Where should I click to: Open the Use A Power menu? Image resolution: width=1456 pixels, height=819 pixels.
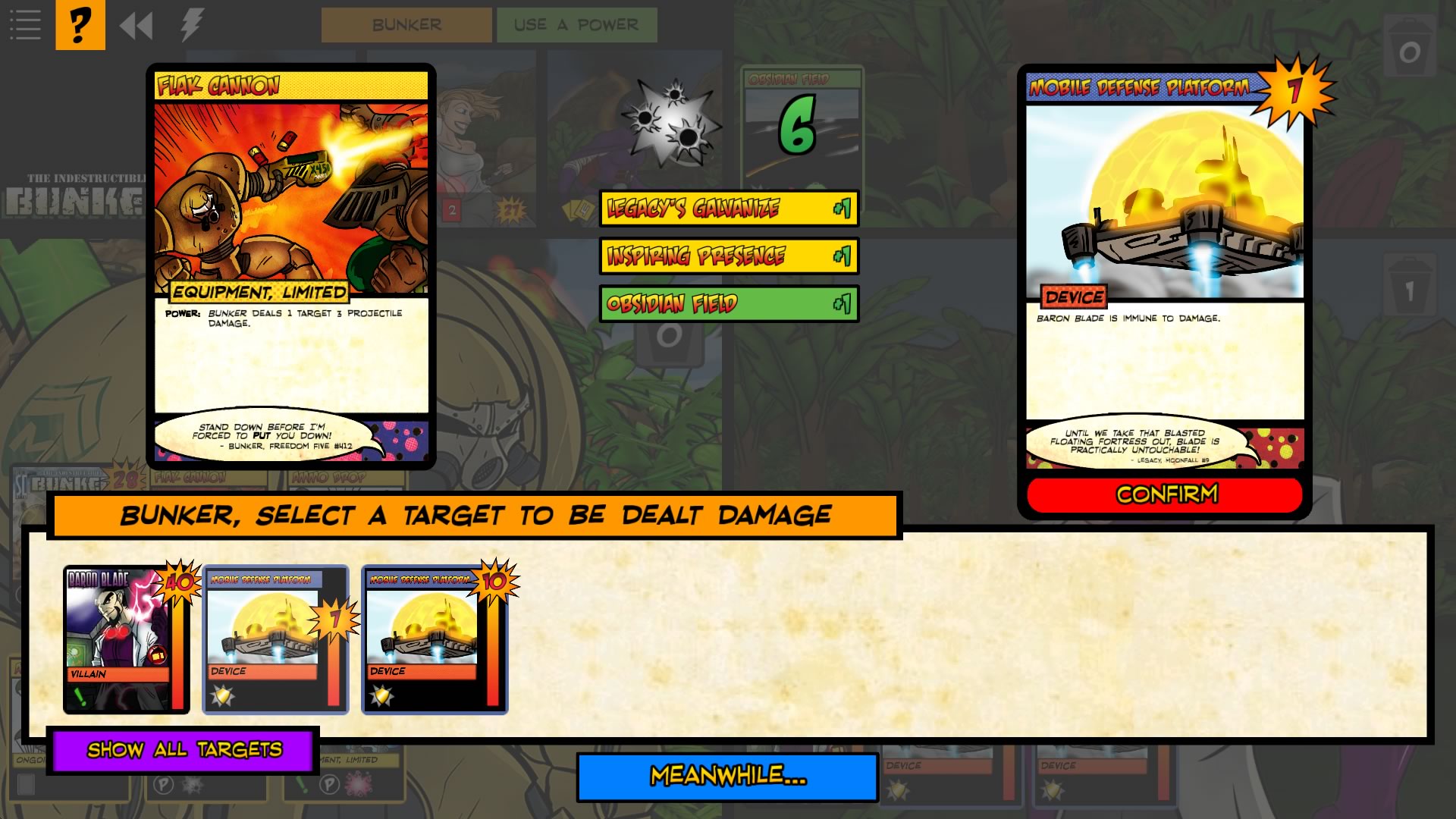tap(577, 24)
